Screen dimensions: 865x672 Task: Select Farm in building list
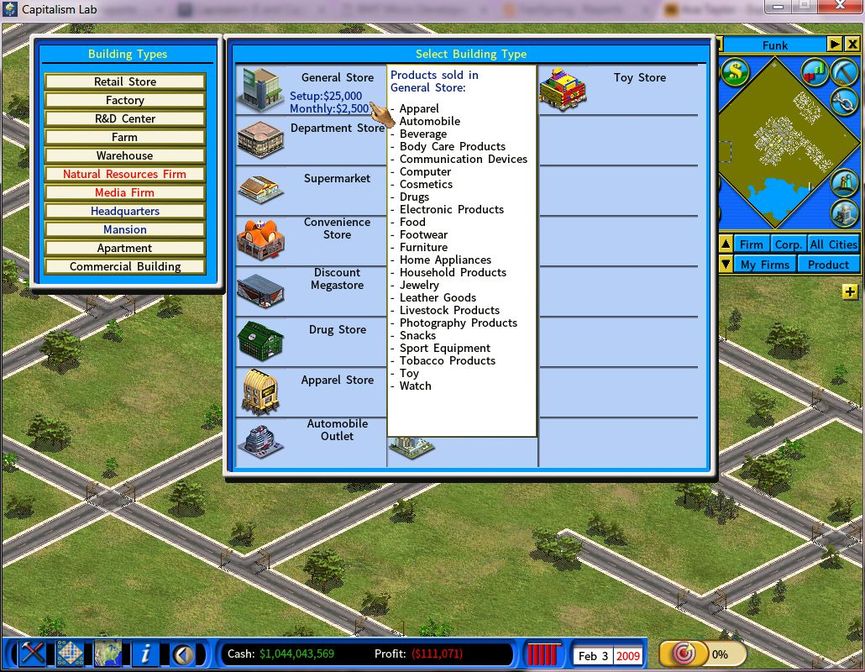coord(125,137)
